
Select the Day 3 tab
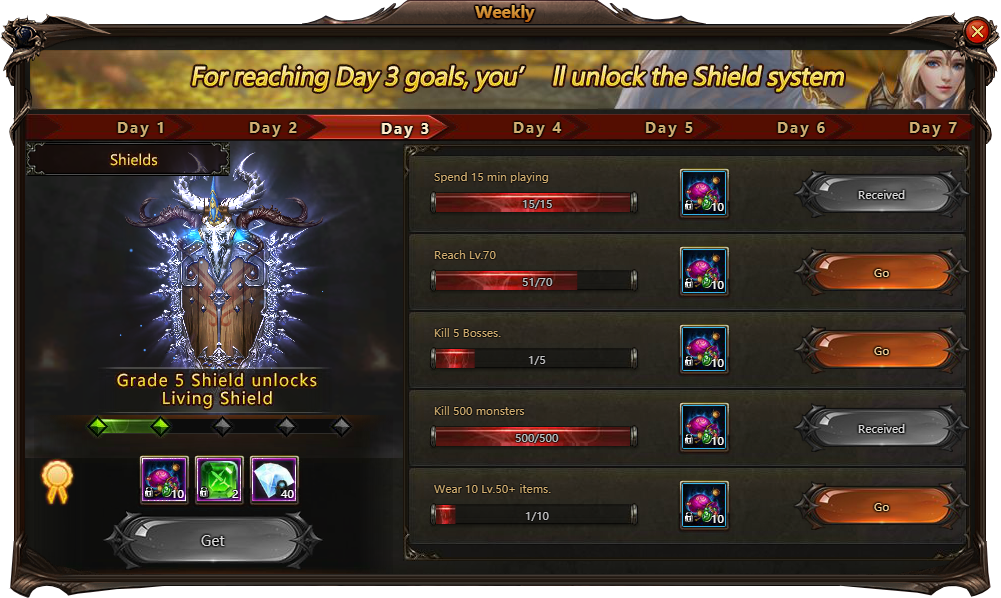click(x=405, y=128)
